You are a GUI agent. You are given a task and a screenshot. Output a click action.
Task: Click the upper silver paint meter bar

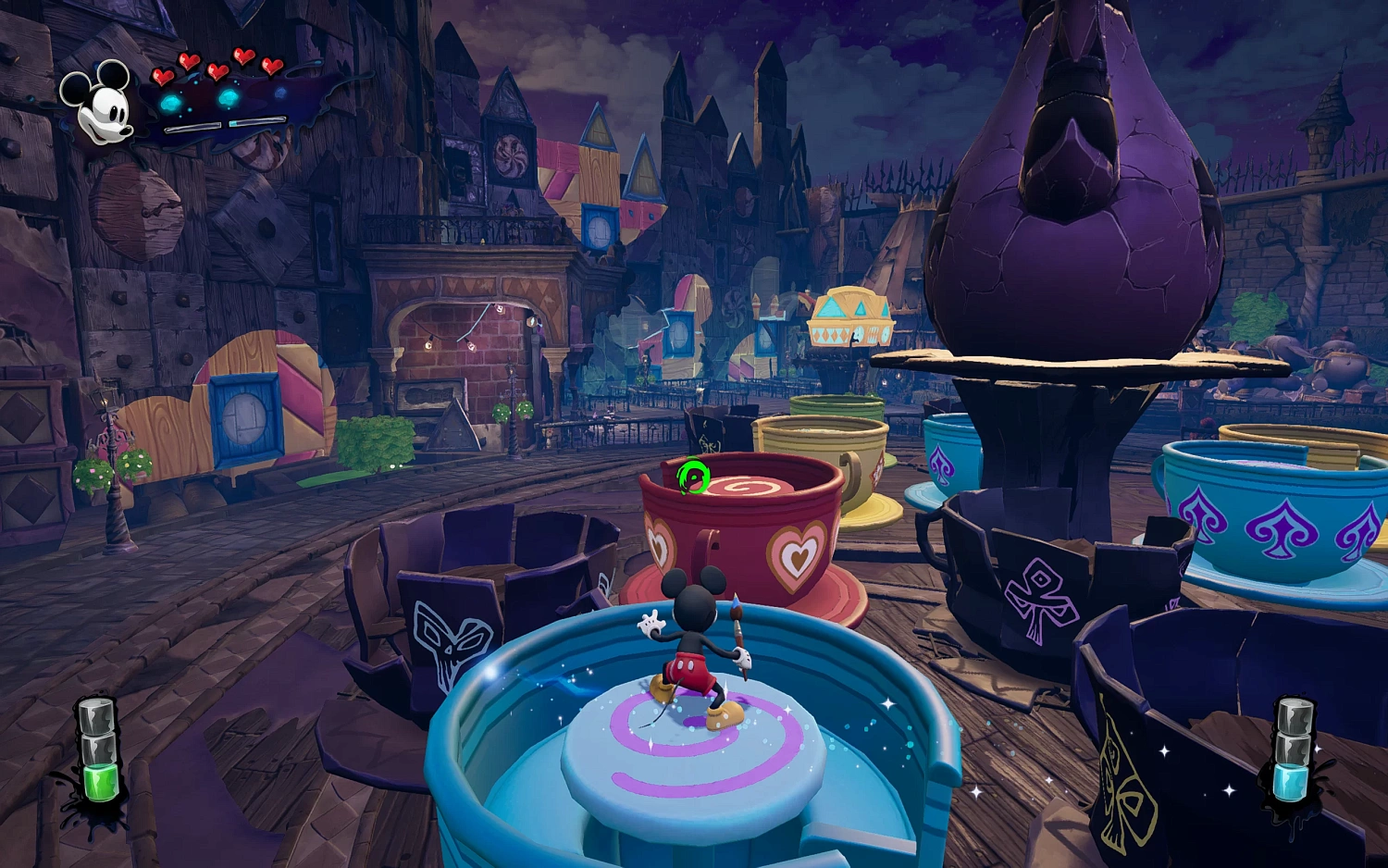[x=257, y=122]
